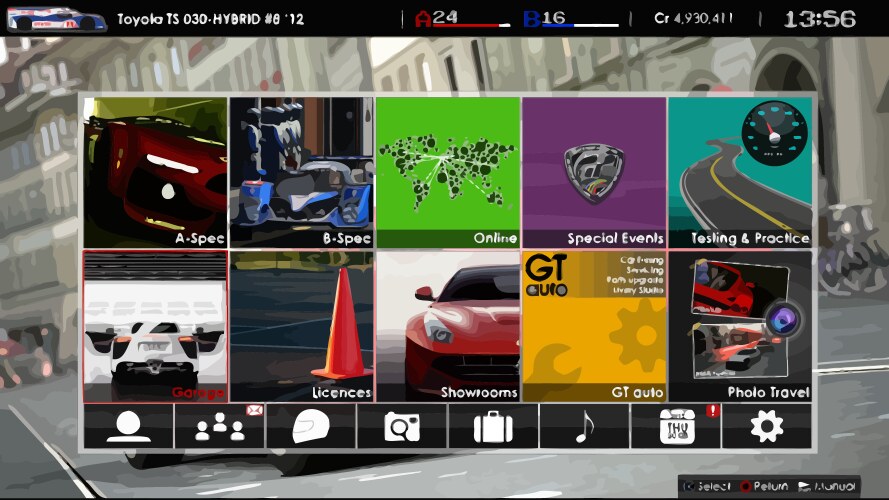Open the gear settings icon
Screen dimensions: 889x500
pyautogui.click(x=766, y=426)
